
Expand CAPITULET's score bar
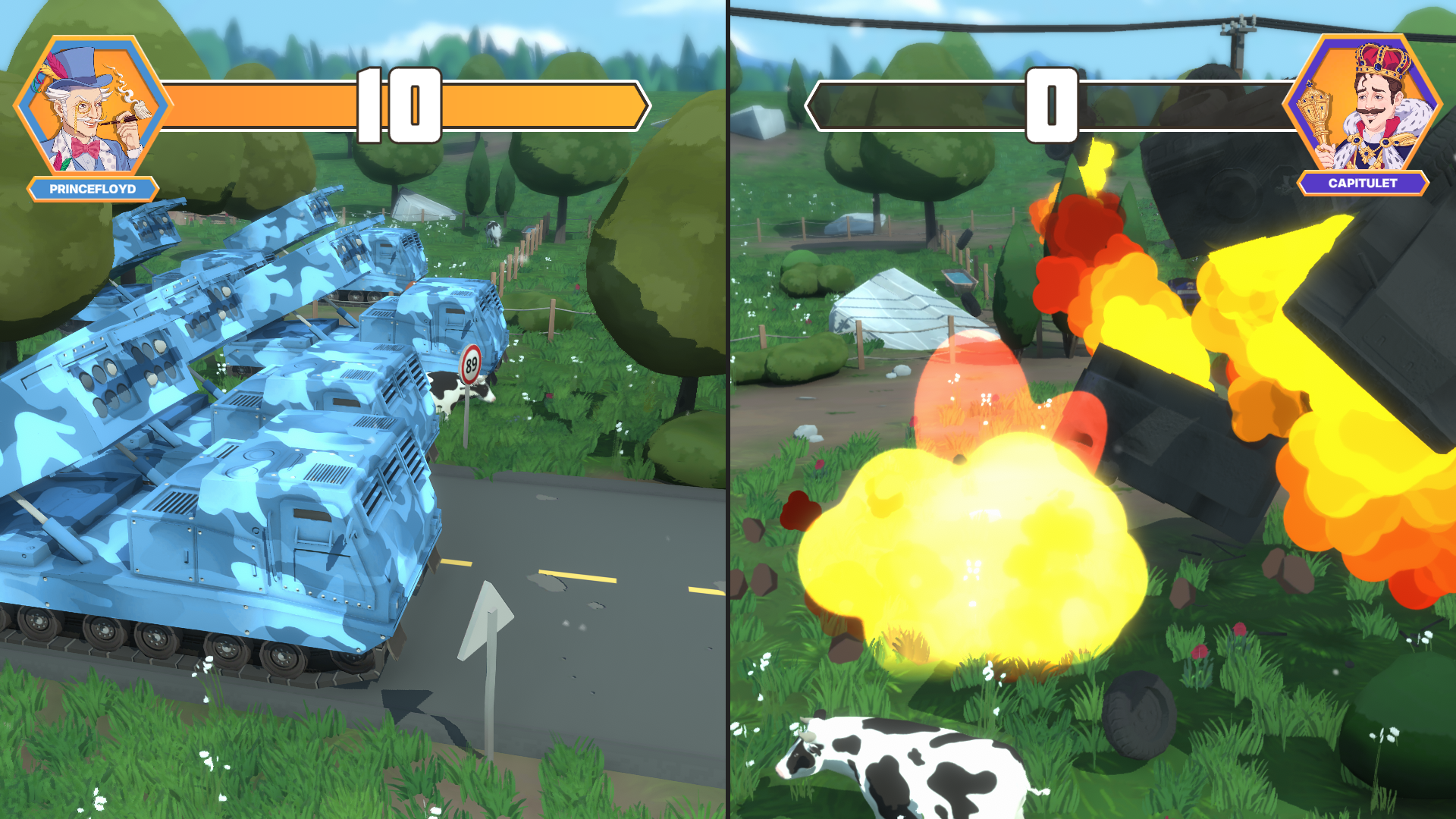pos(1054,102)
